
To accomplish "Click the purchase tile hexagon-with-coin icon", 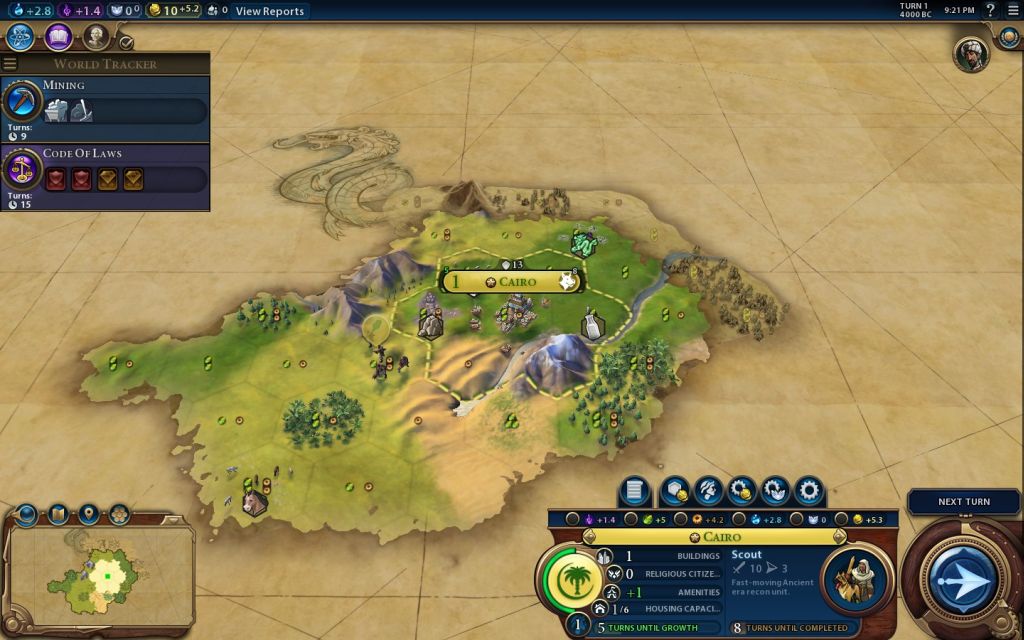I will click(675, 491).
